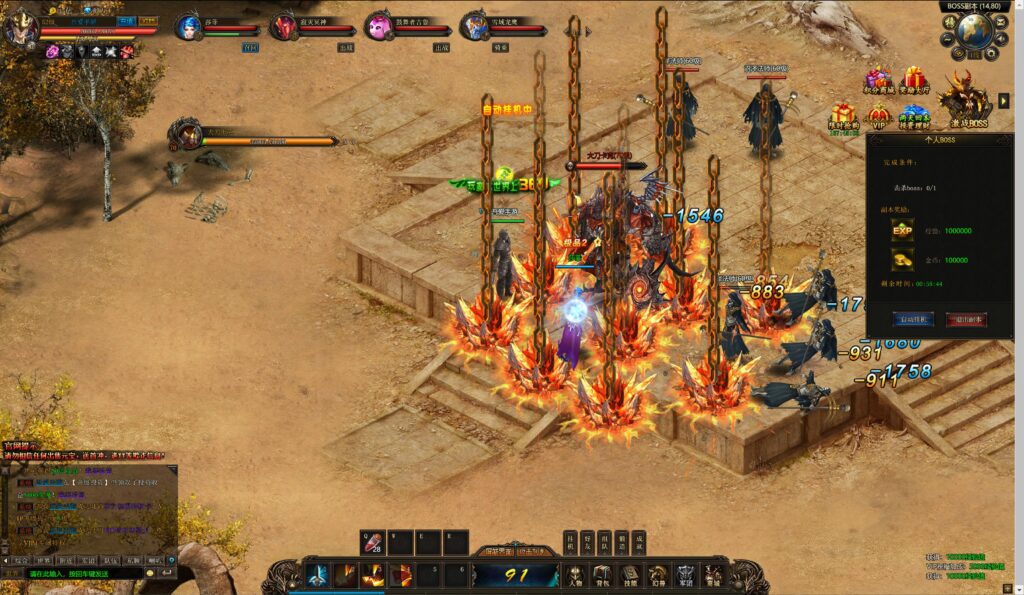This screenshot has width=1024, height=595.
Task: Open the 积分商城 points shop
Action: 878,81
